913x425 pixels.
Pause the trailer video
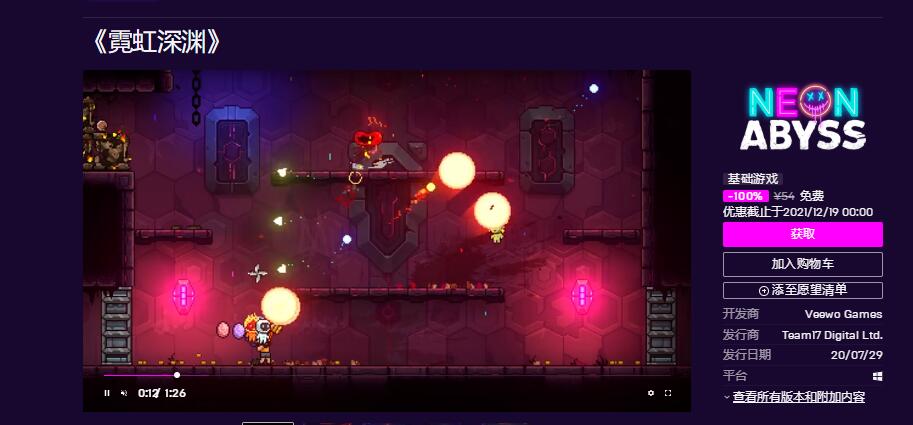pos(107,393)
